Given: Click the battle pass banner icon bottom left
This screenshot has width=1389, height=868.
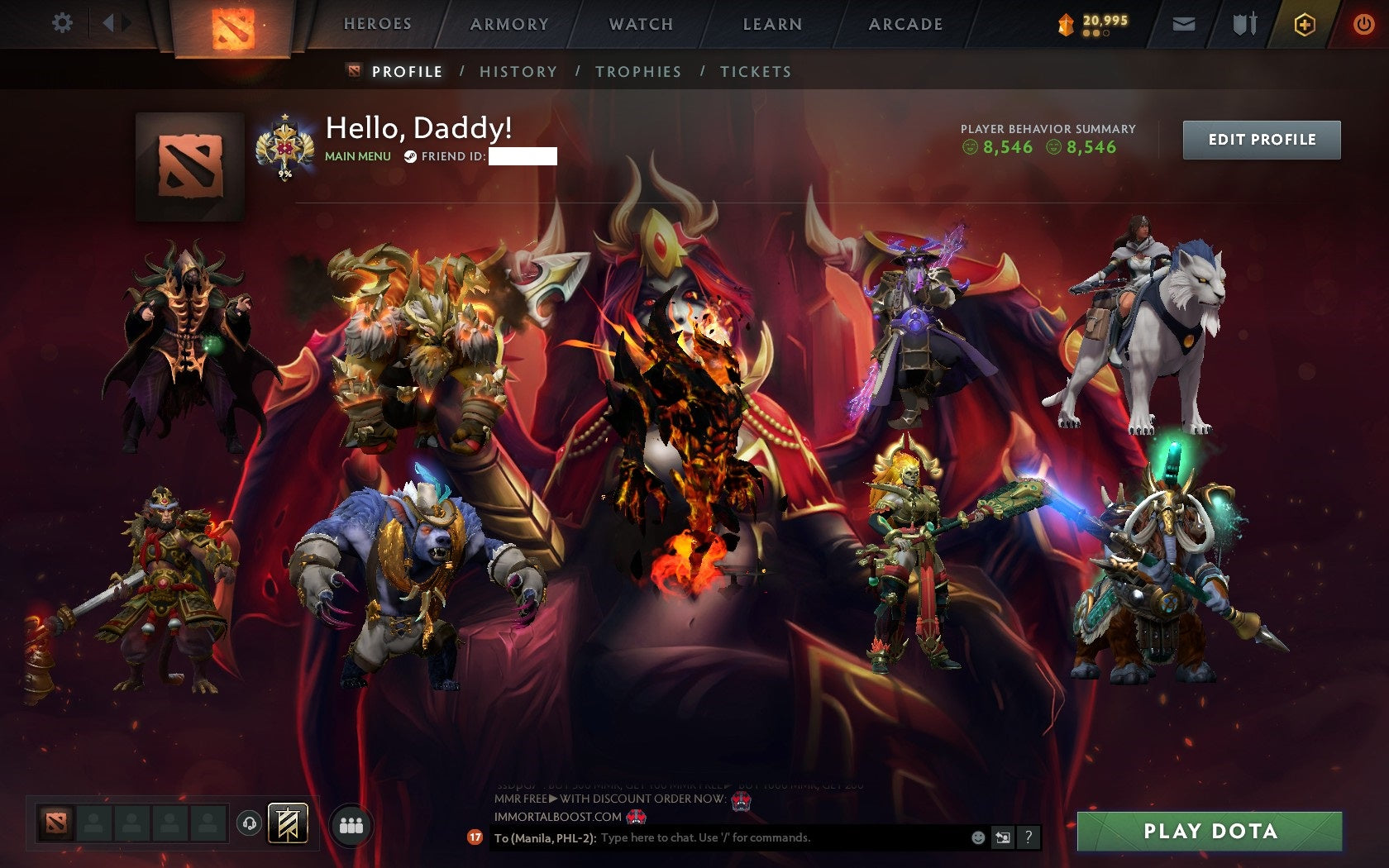Looking at the screenshot, I should [x=286, y=823].
